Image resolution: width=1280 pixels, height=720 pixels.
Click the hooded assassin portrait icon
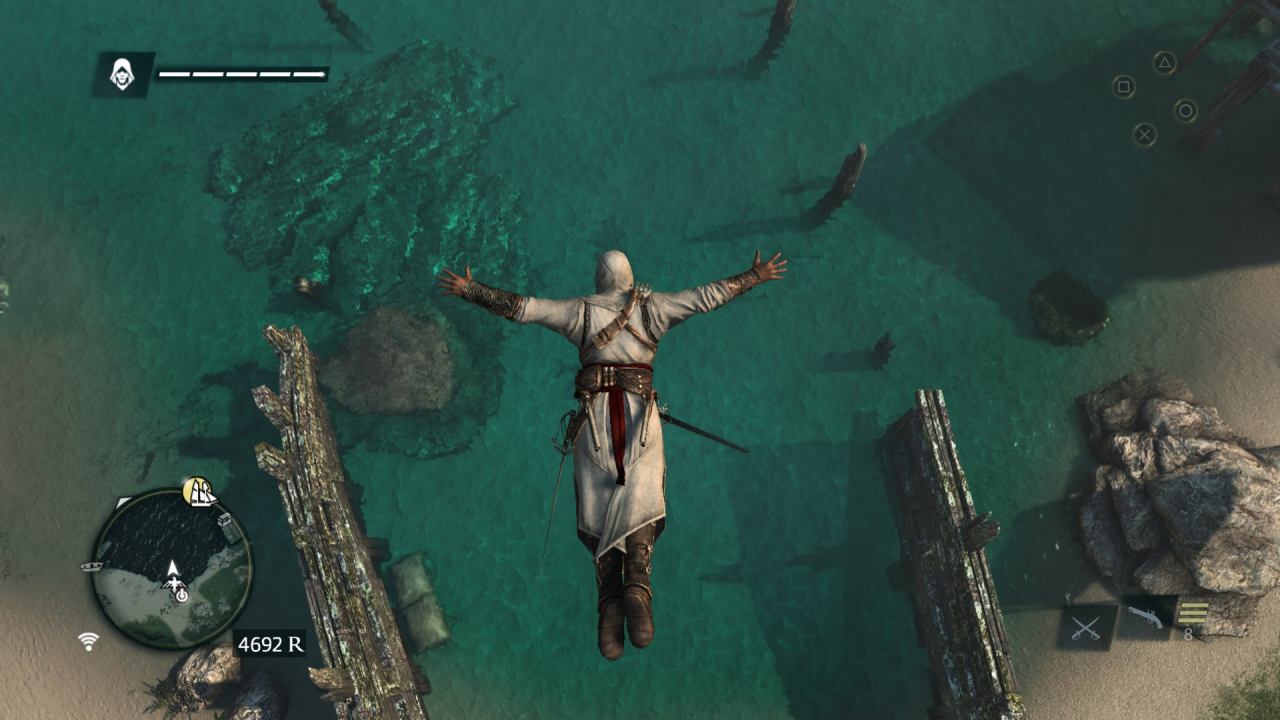tap(123, 74)
